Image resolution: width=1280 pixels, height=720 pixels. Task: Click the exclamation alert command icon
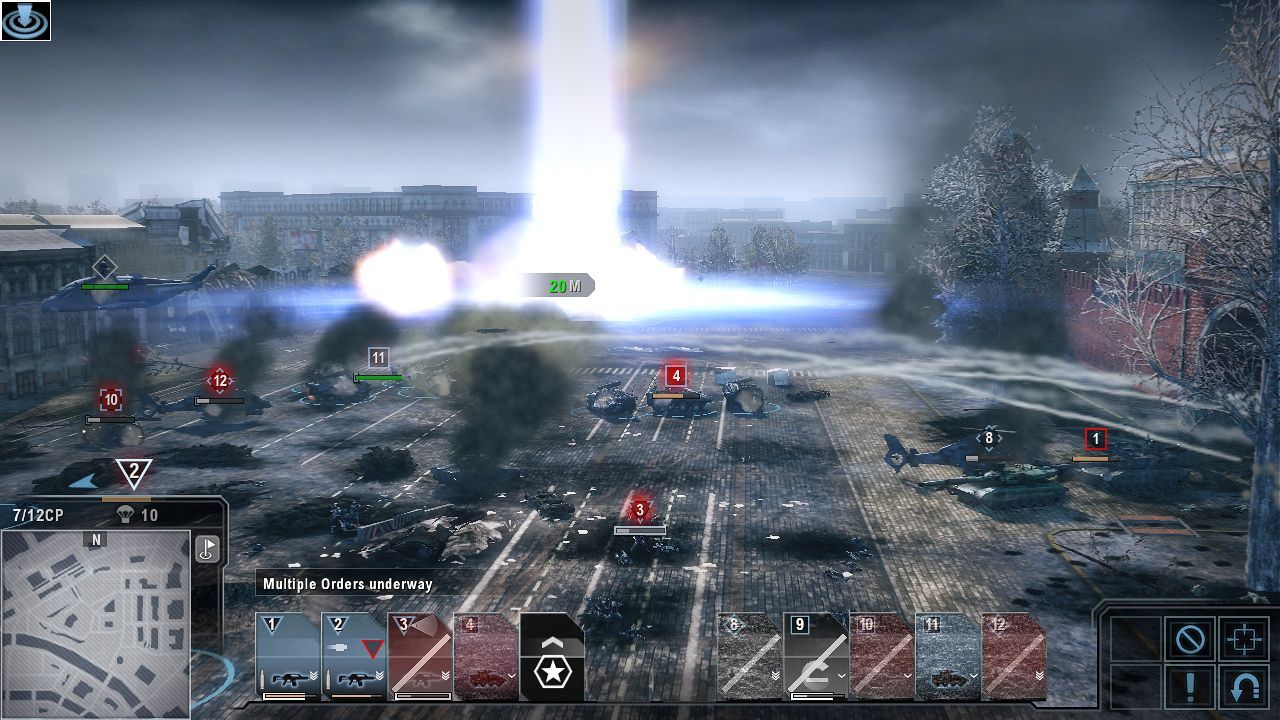pos(1190,687)
